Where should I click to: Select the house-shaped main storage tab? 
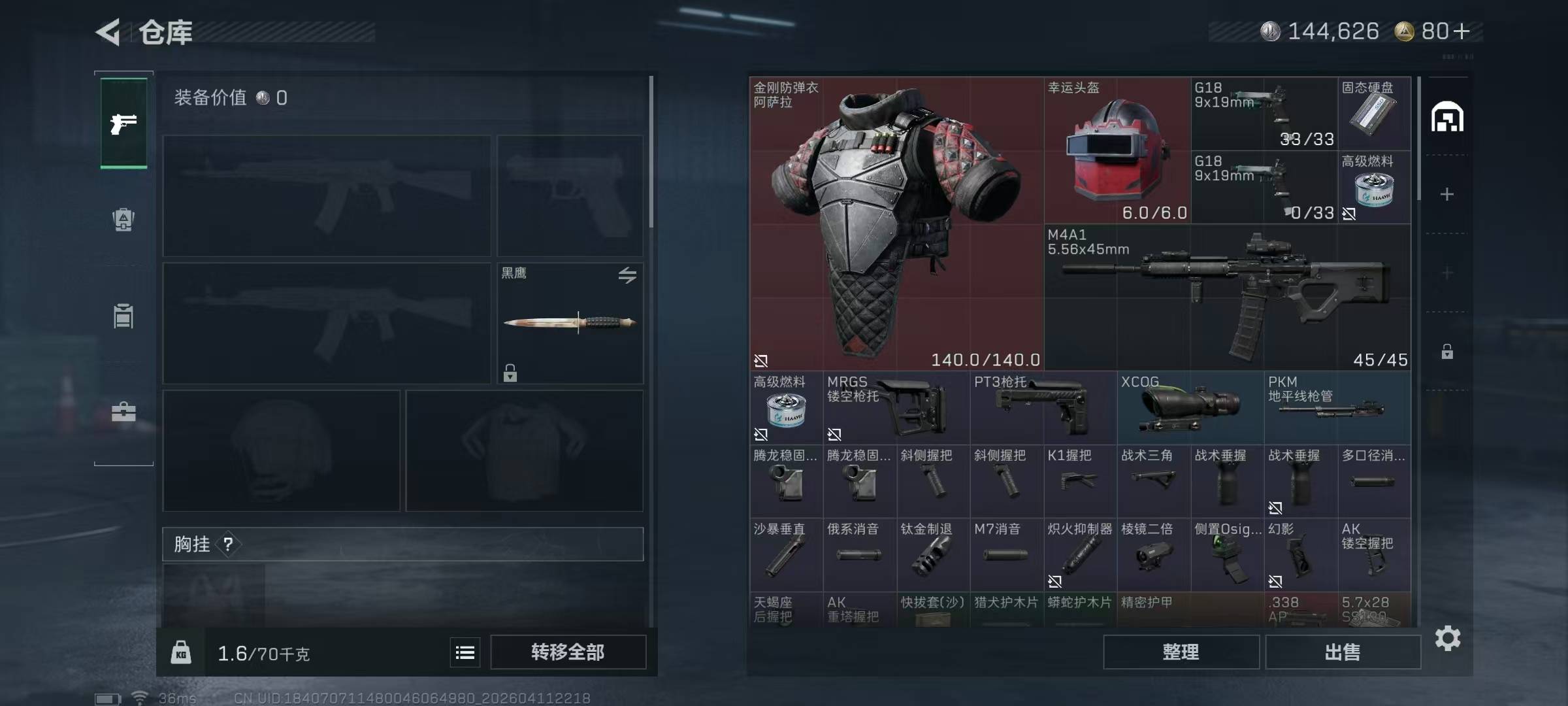(1447, 118)
